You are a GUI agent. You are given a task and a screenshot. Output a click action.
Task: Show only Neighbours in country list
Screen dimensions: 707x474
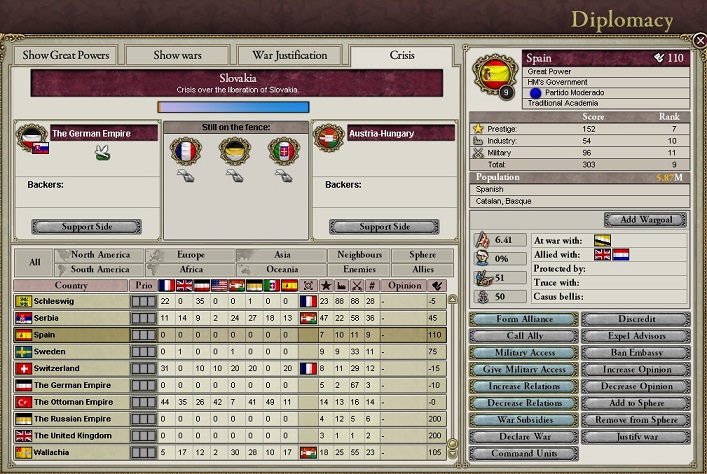(360, 255)
